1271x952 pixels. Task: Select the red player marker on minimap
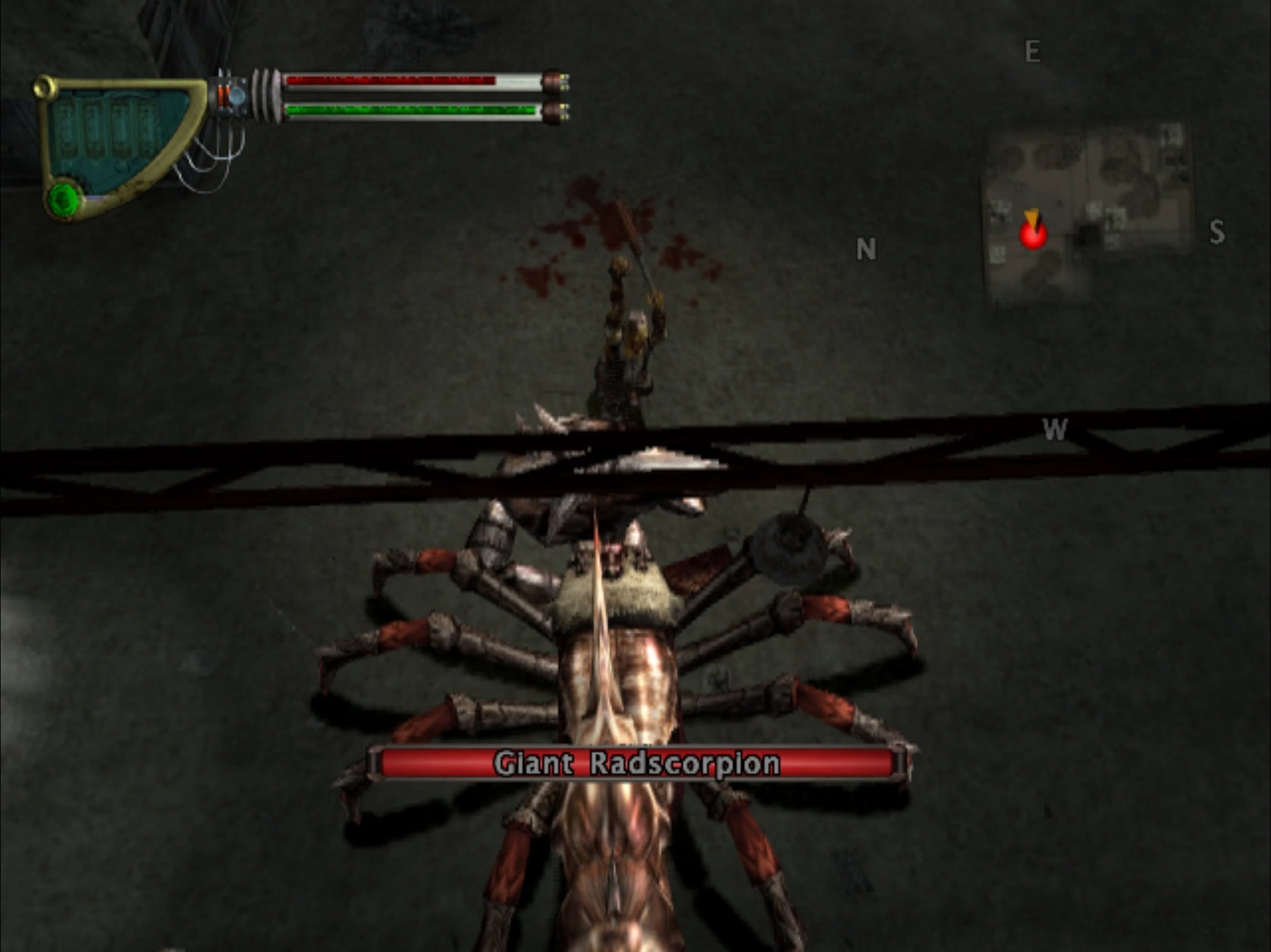pos(1032,235)
